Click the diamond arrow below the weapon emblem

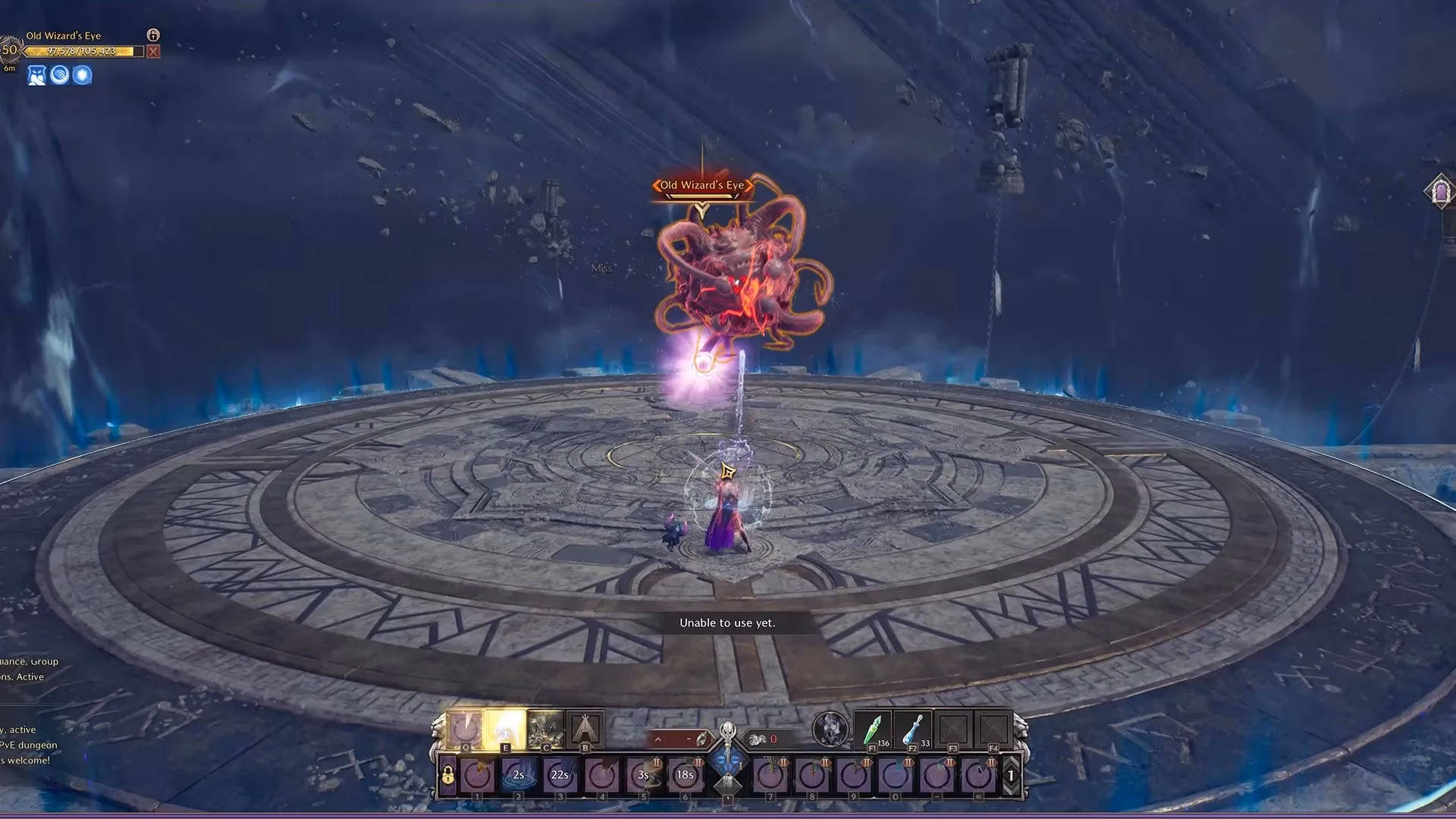pyautogui.click(x=726, y=783)
